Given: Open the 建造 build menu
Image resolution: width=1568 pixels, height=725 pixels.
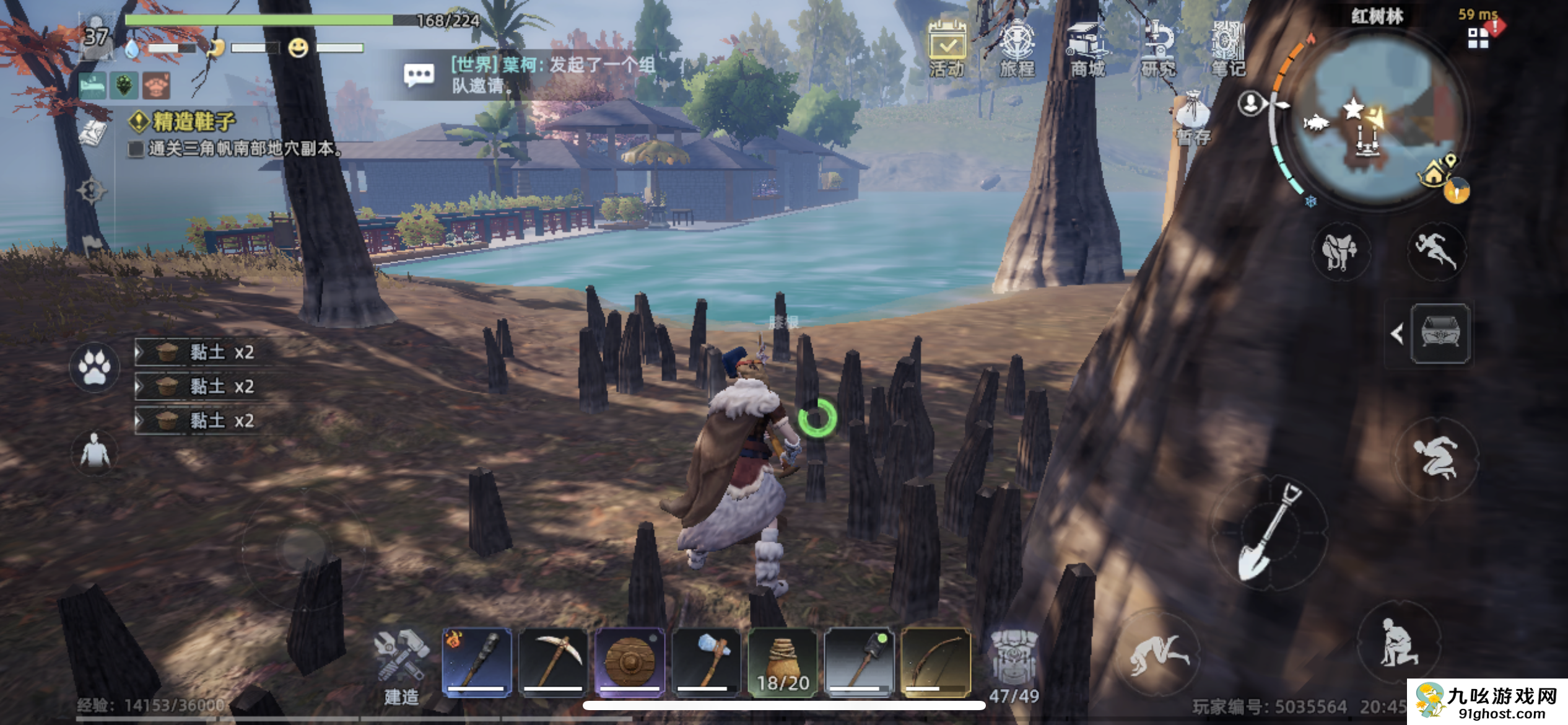Looking at the screenshot, I should (401, 666).
